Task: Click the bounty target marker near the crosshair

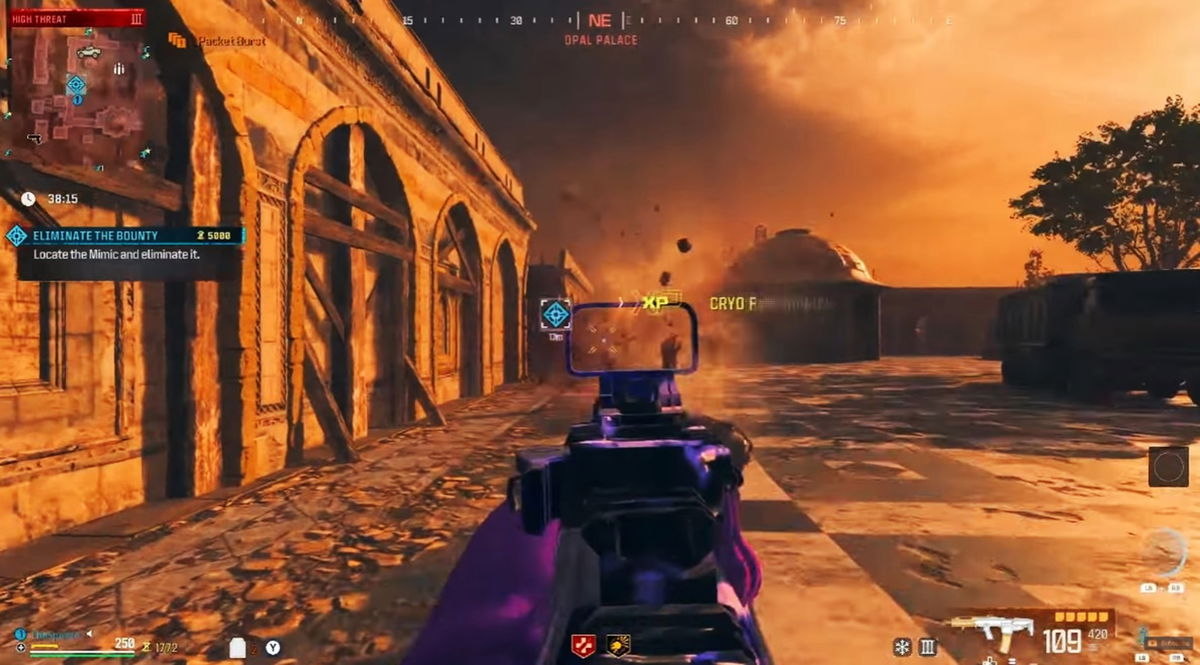Action: click(556, 314)
